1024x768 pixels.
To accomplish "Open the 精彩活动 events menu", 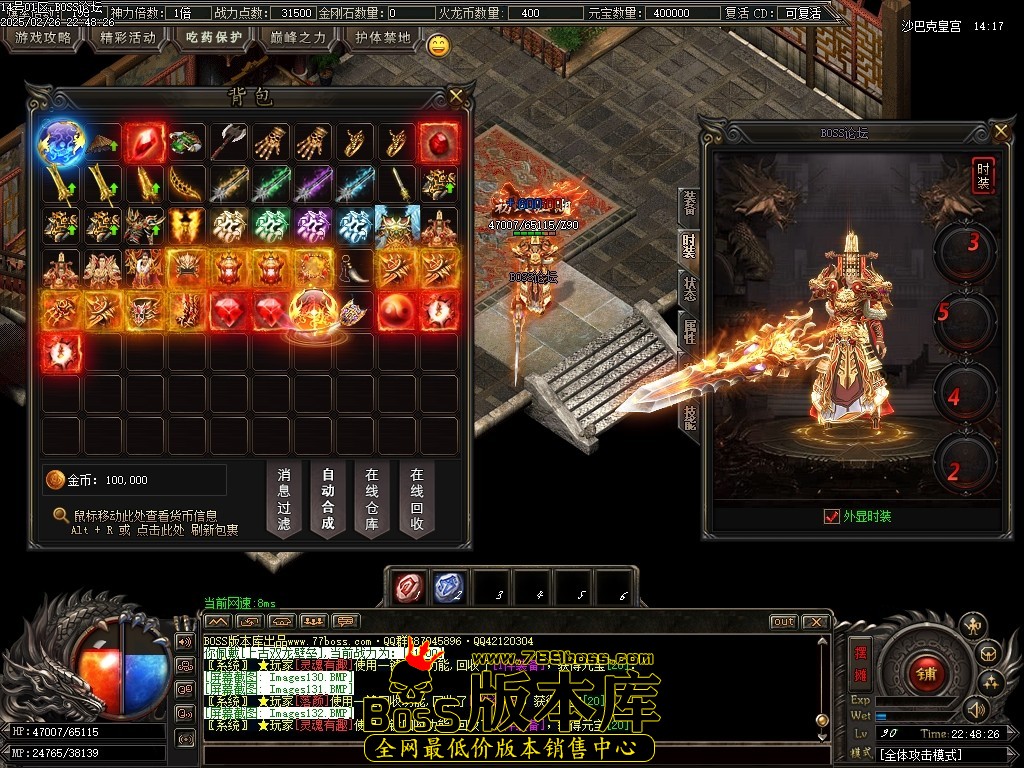I will 128,38.
